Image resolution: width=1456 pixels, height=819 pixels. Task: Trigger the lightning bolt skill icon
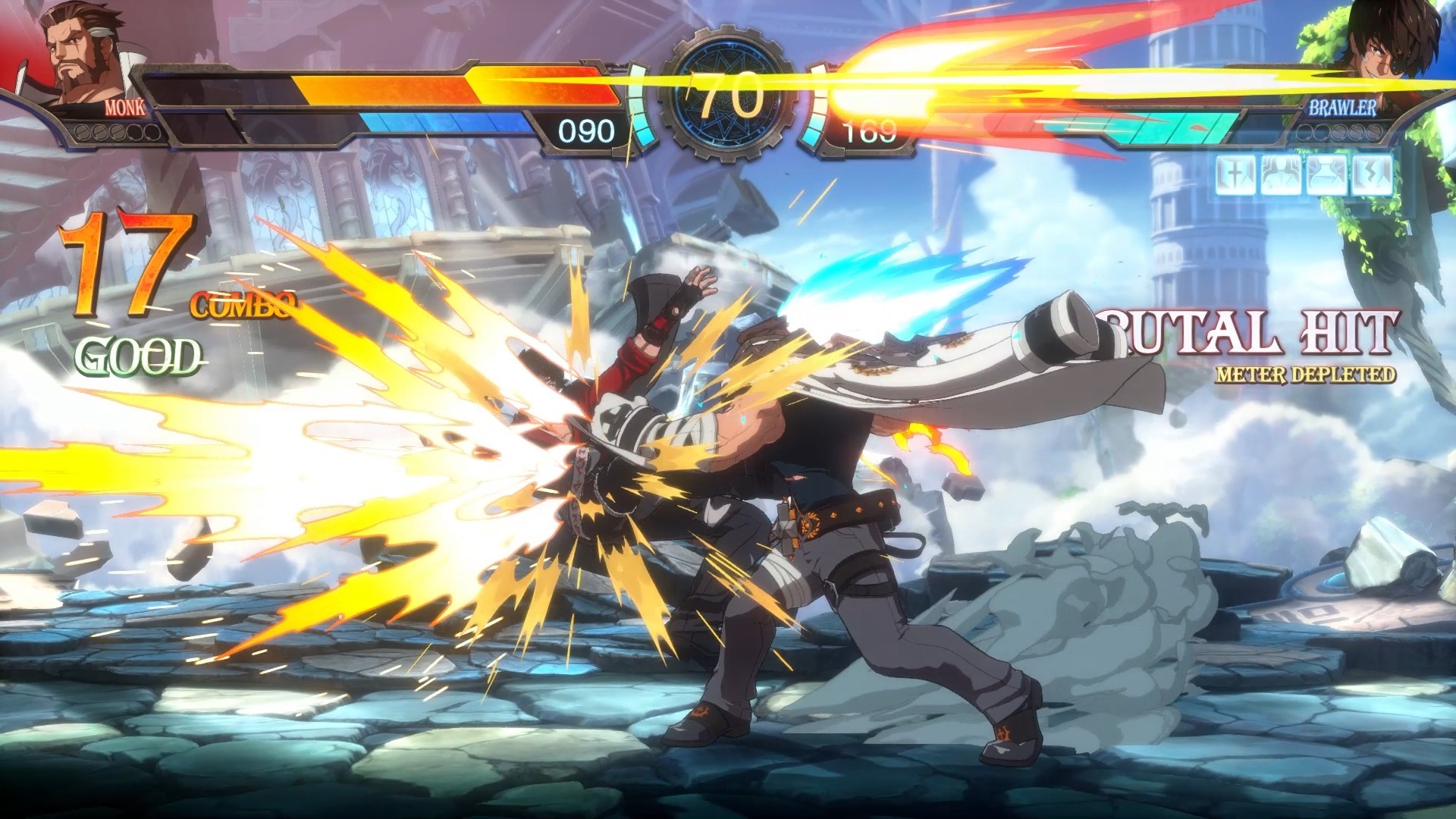click(1373, 176)
